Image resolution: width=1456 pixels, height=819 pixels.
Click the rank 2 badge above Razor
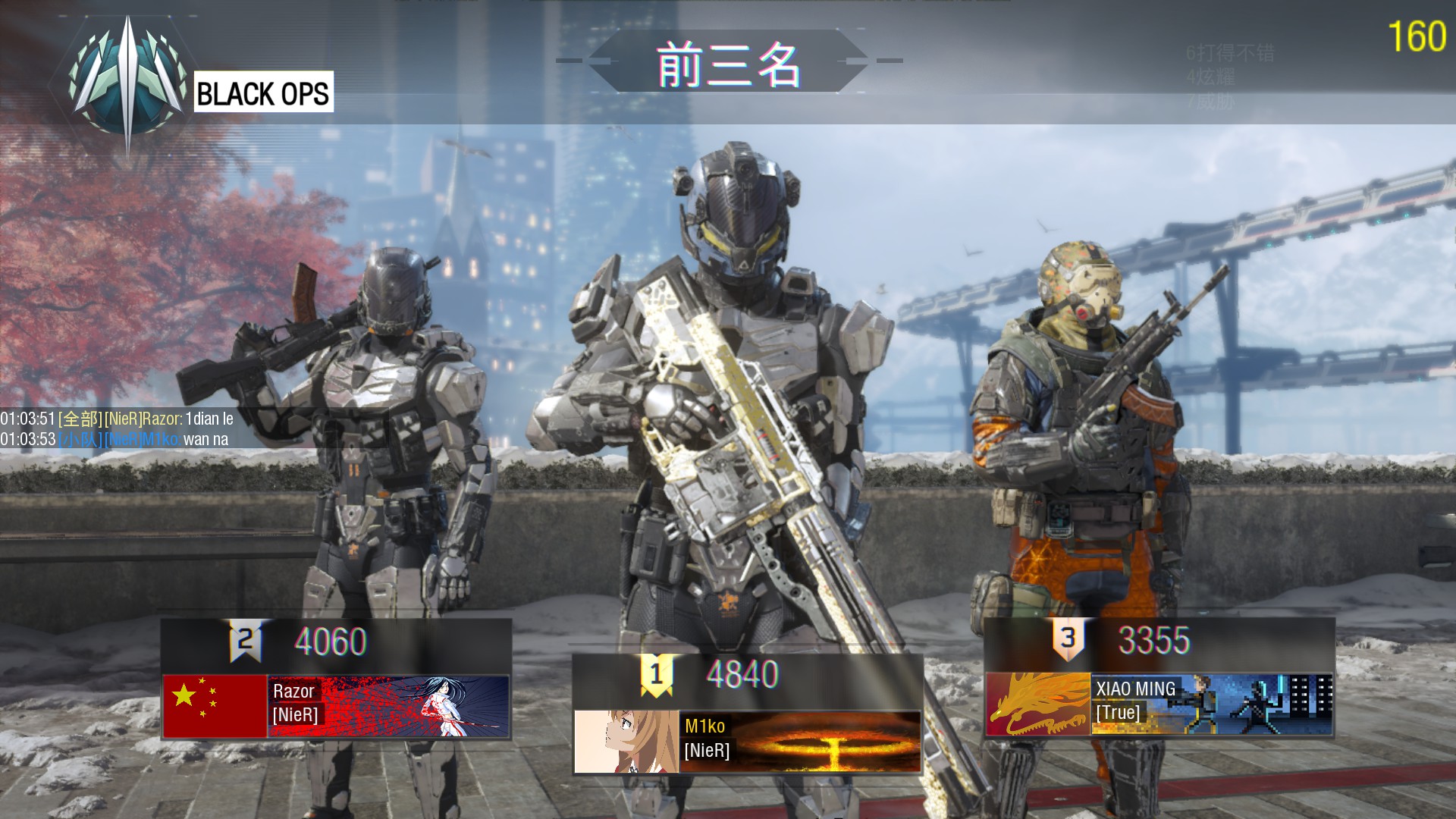pyautogui.click(x=246, y=641)
